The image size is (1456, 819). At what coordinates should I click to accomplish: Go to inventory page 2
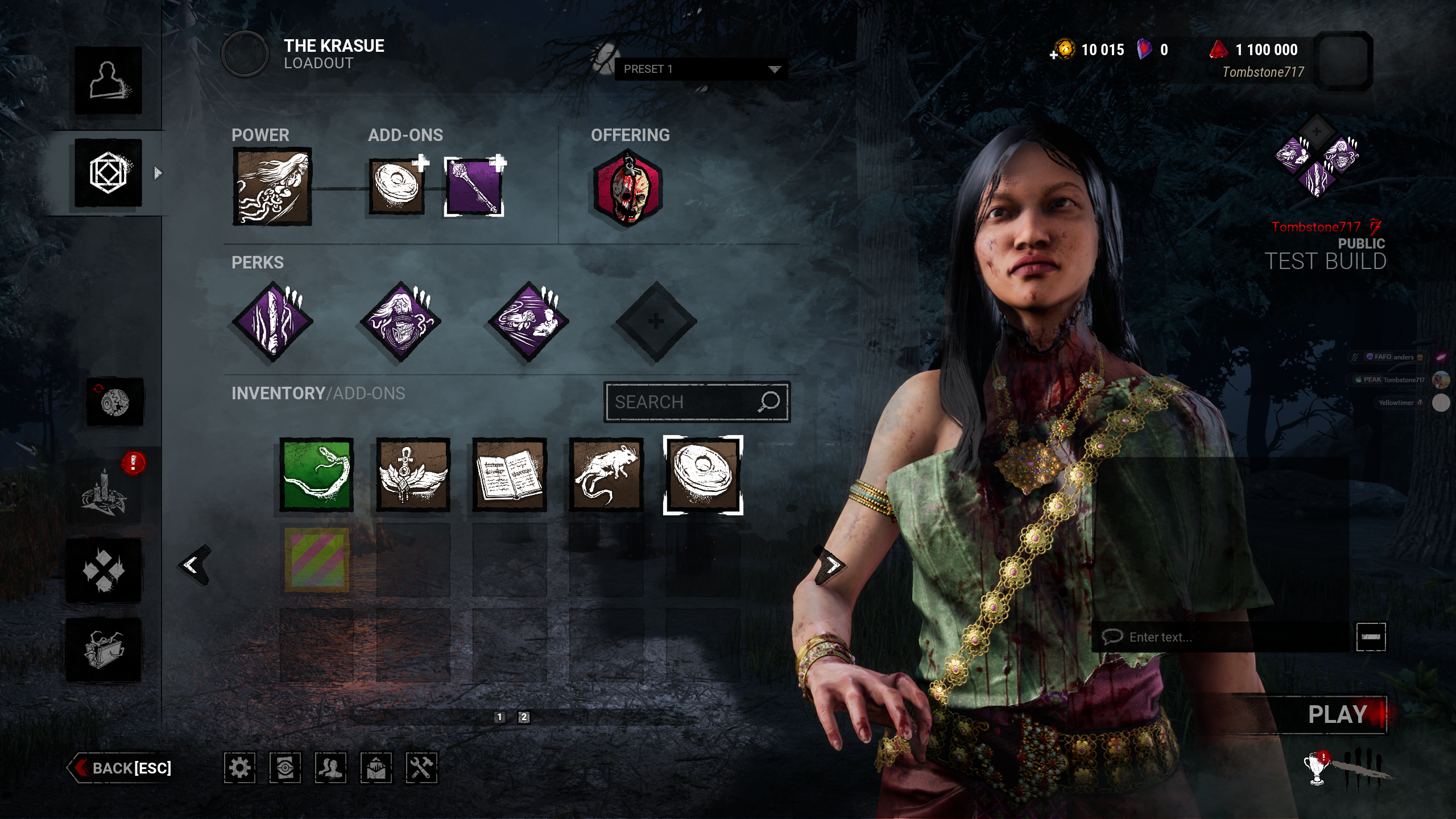(524, 717)
